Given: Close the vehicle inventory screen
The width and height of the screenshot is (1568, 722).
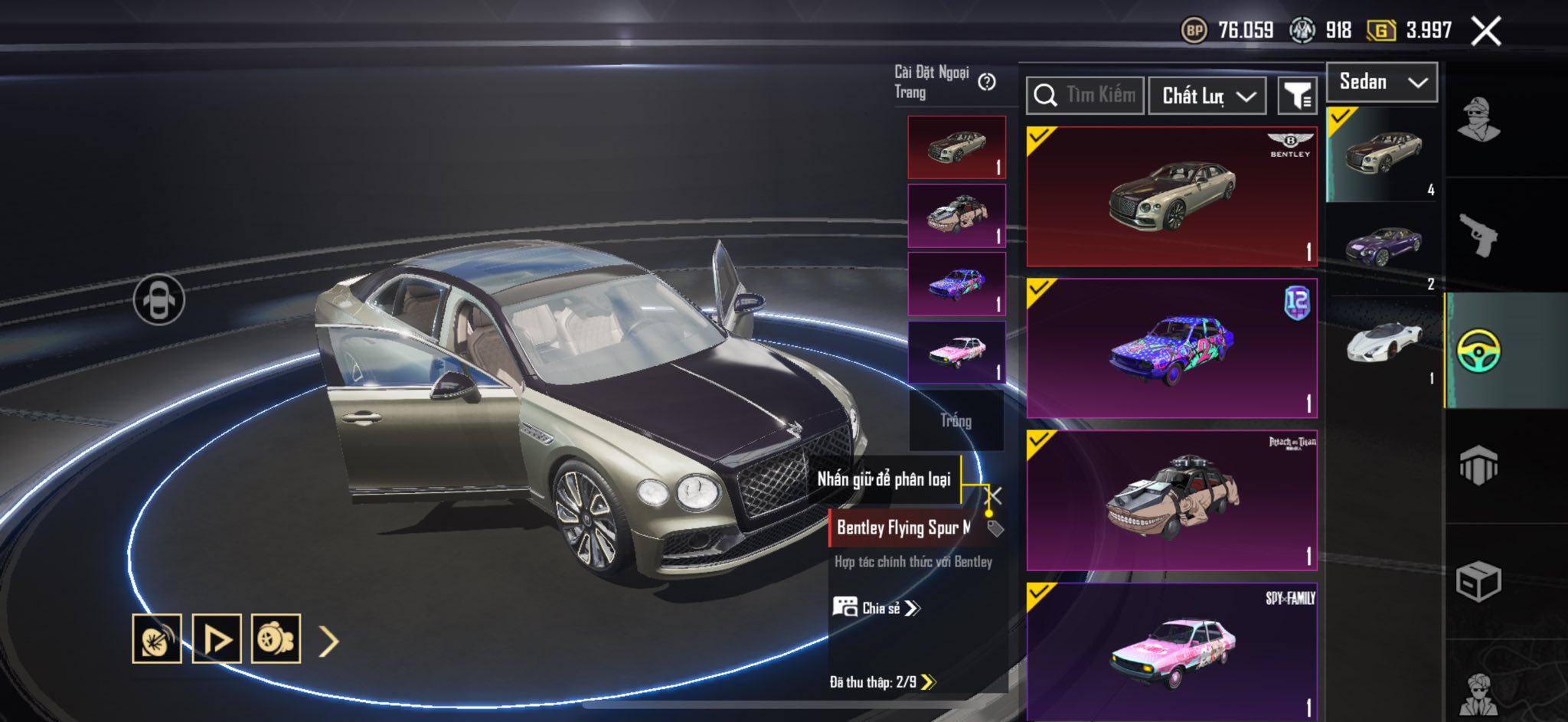Looking at the screenshot, I should (1486, 31).
